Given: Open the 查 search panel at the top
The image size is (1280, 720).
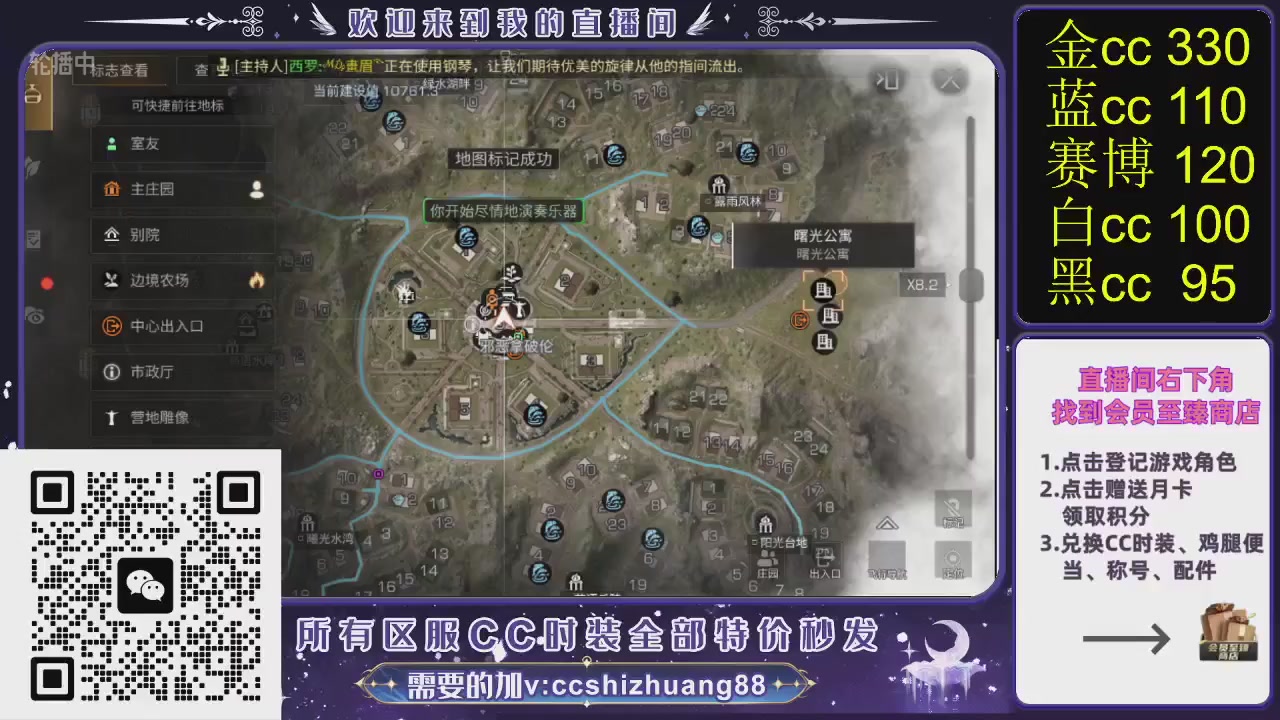Looking at the screenshot, I should click(x=202, y=69).
